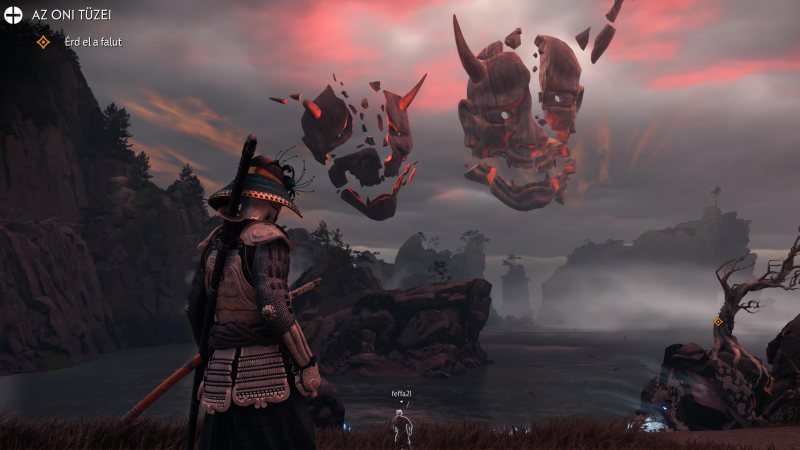Select the "AZ ONI TÜZEI" mission title

point(70,16)
